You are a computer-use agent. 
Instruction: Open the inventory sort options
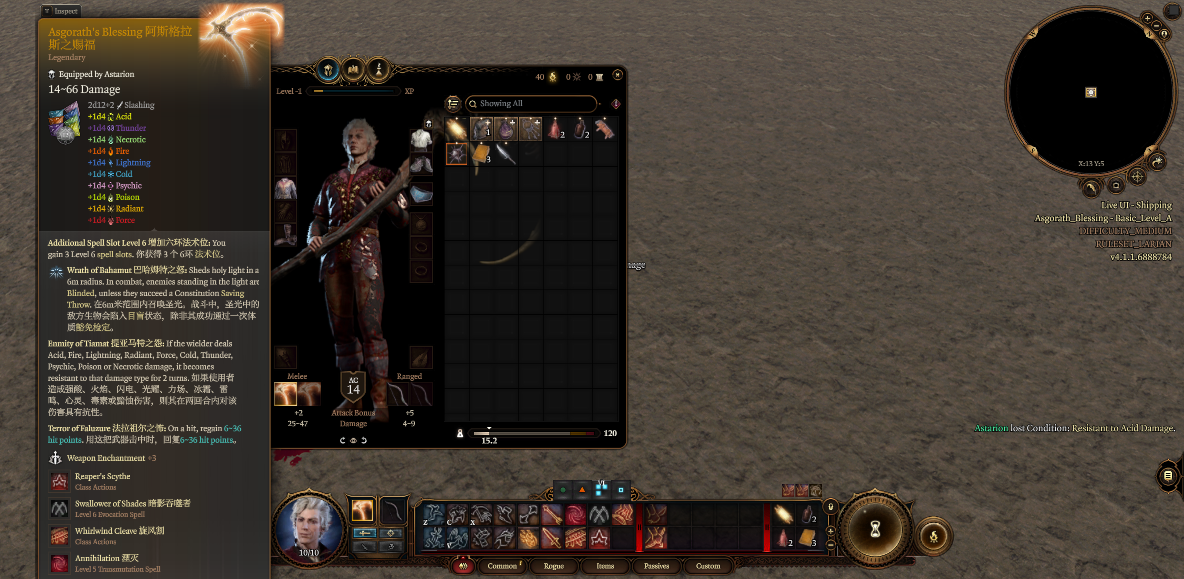coord(453,103)
